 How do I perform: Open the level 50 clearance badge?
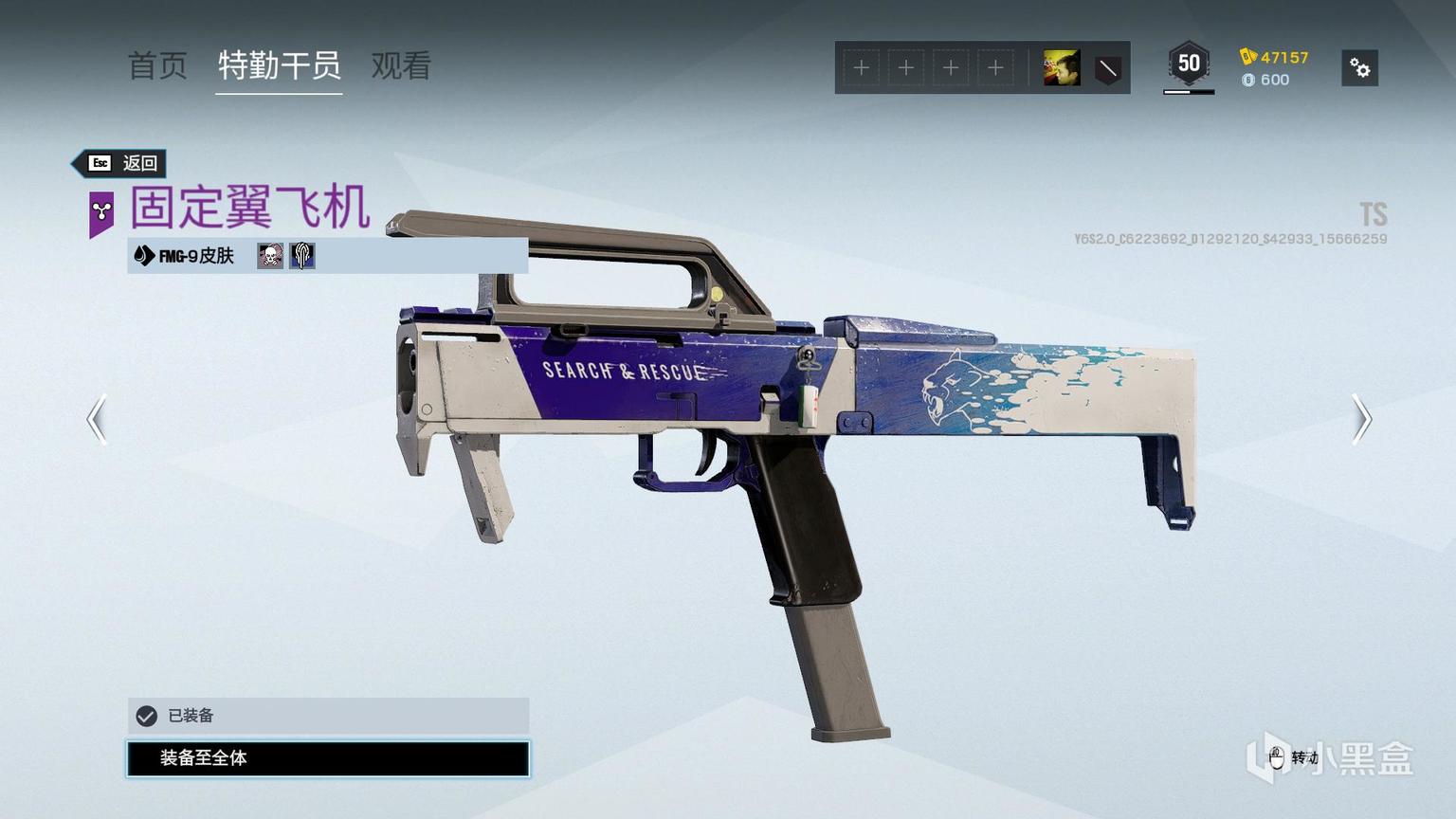(1189, 64)
